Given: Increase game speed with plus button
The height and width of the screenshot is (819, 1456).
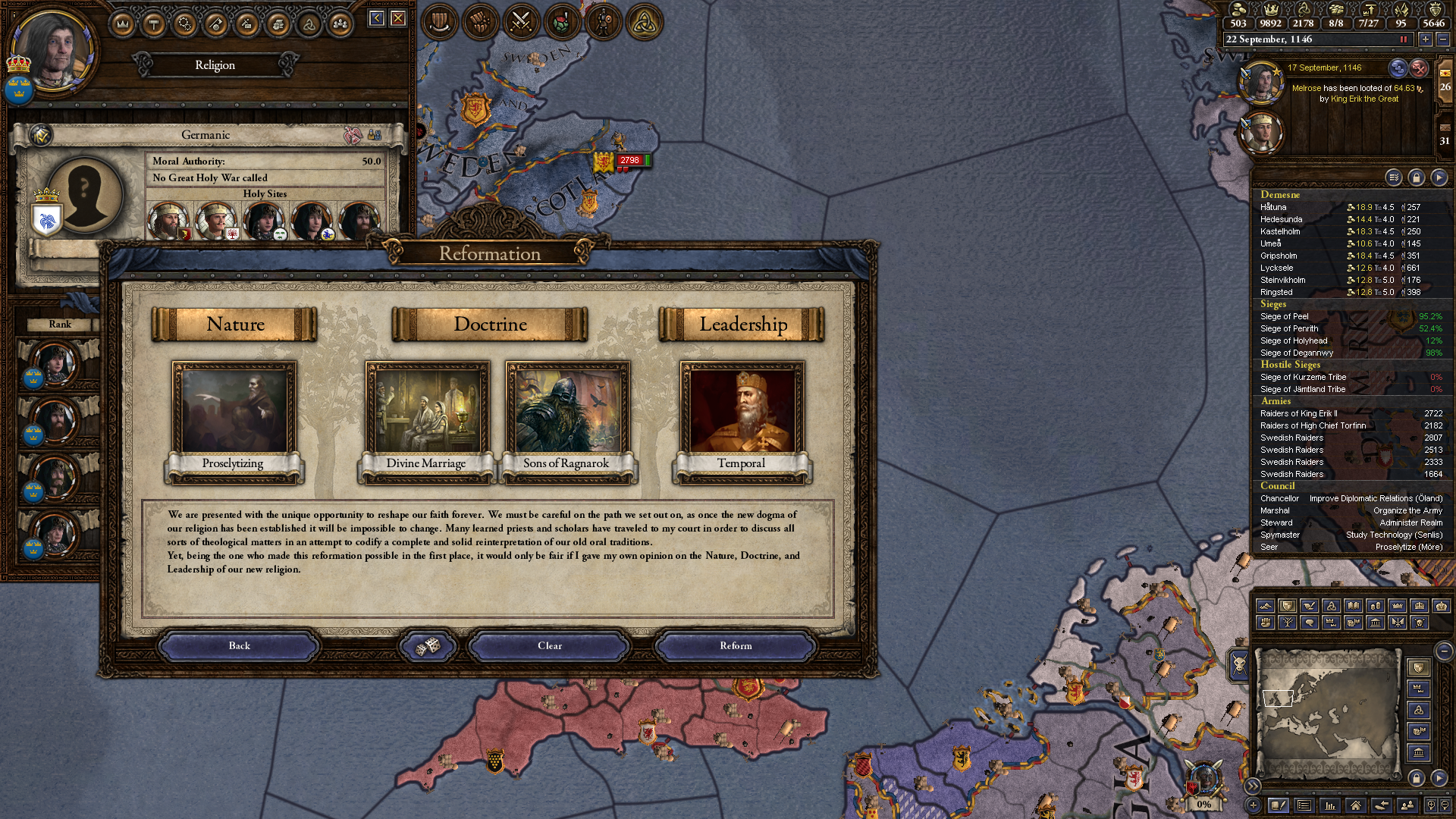Looking at the screenshot, I should pyautogui.click(x=1426, y=39).
